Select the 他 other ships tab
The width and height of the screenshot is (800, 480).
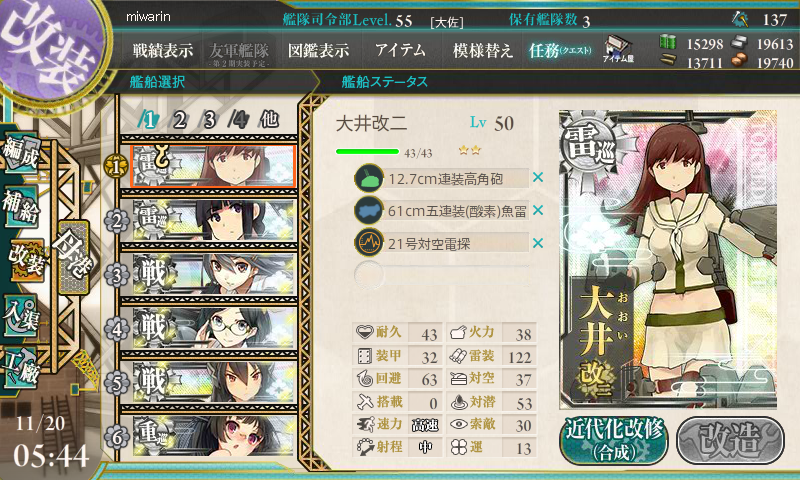[268, 119]
